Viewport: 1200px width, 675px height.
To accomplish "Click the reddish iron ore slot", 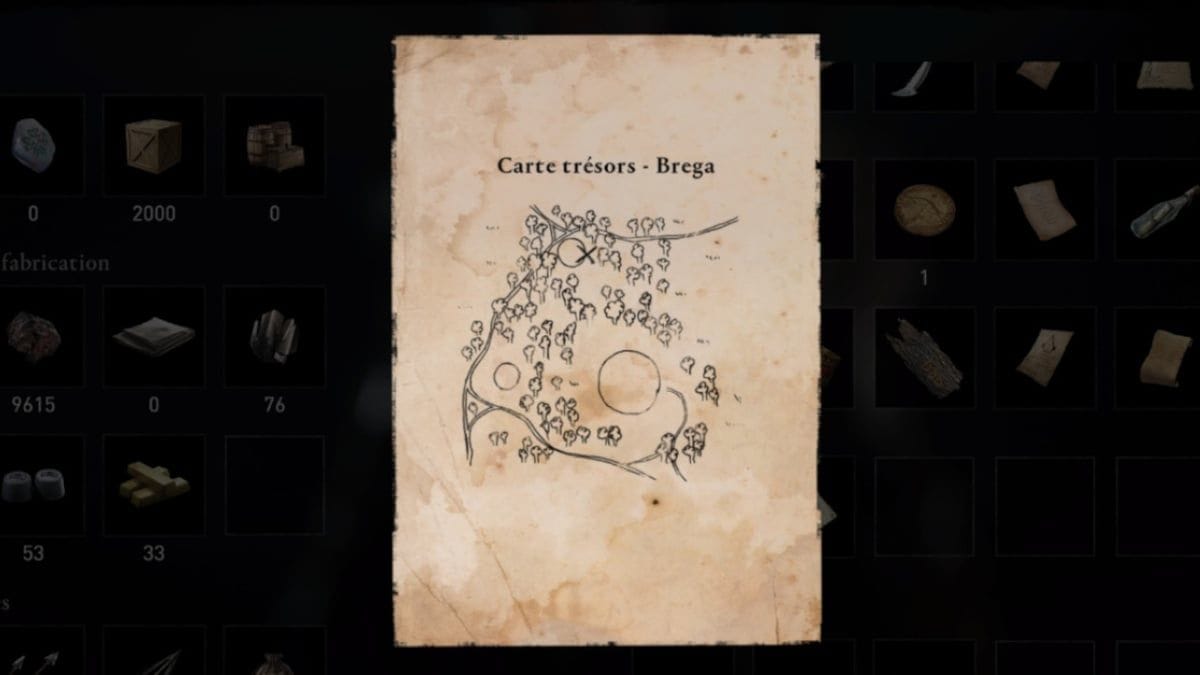I will point(34,337).
